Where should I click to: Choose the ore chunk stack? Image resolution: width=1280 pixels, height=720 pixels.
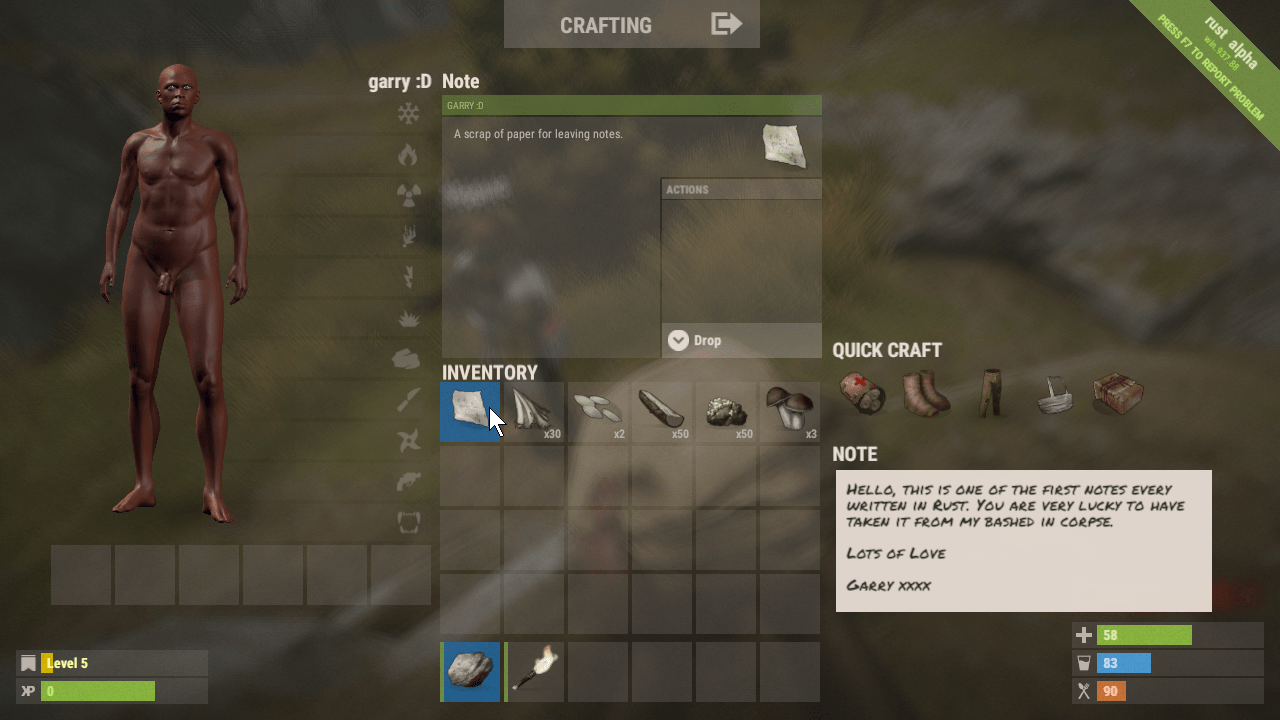726,411
